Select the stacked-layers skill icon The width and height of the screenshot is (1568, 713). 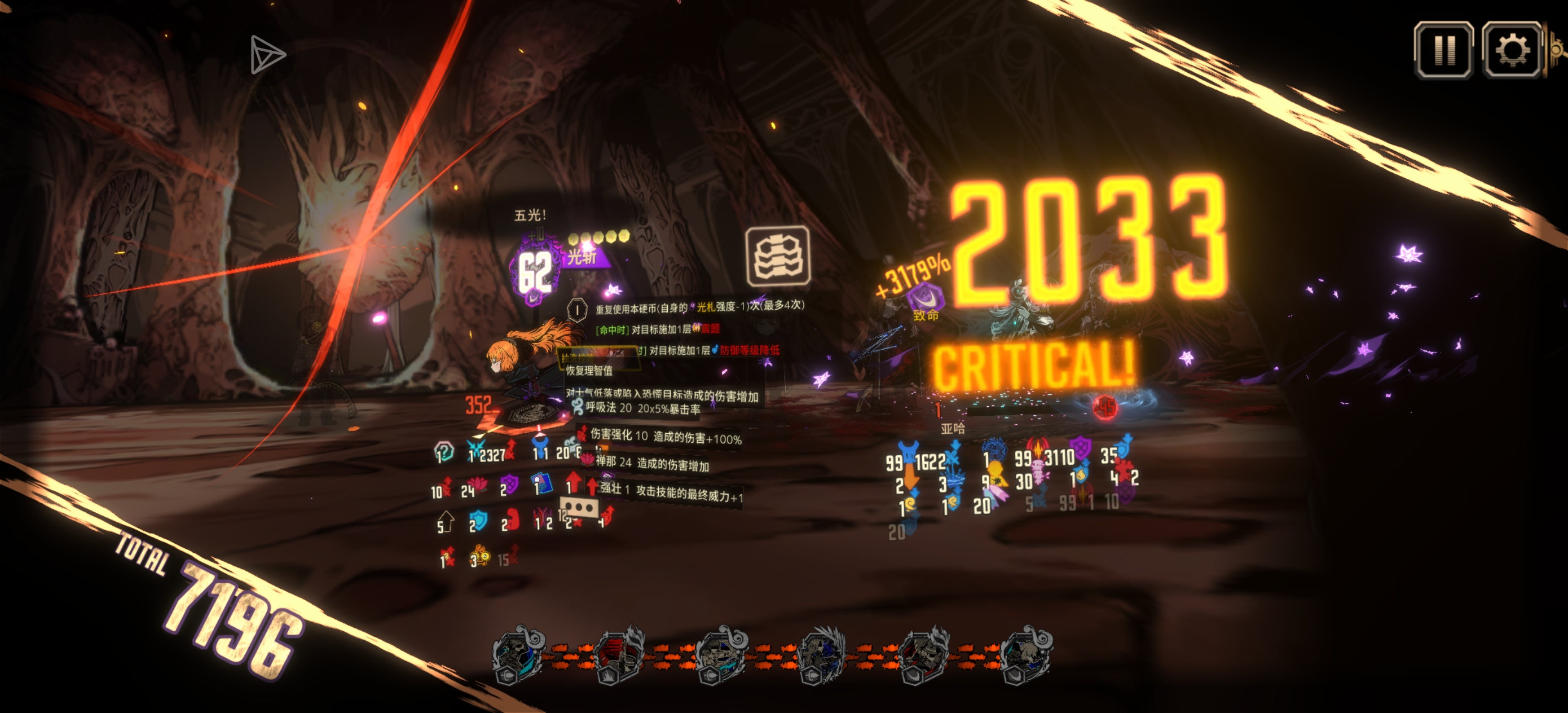(778, 256)
